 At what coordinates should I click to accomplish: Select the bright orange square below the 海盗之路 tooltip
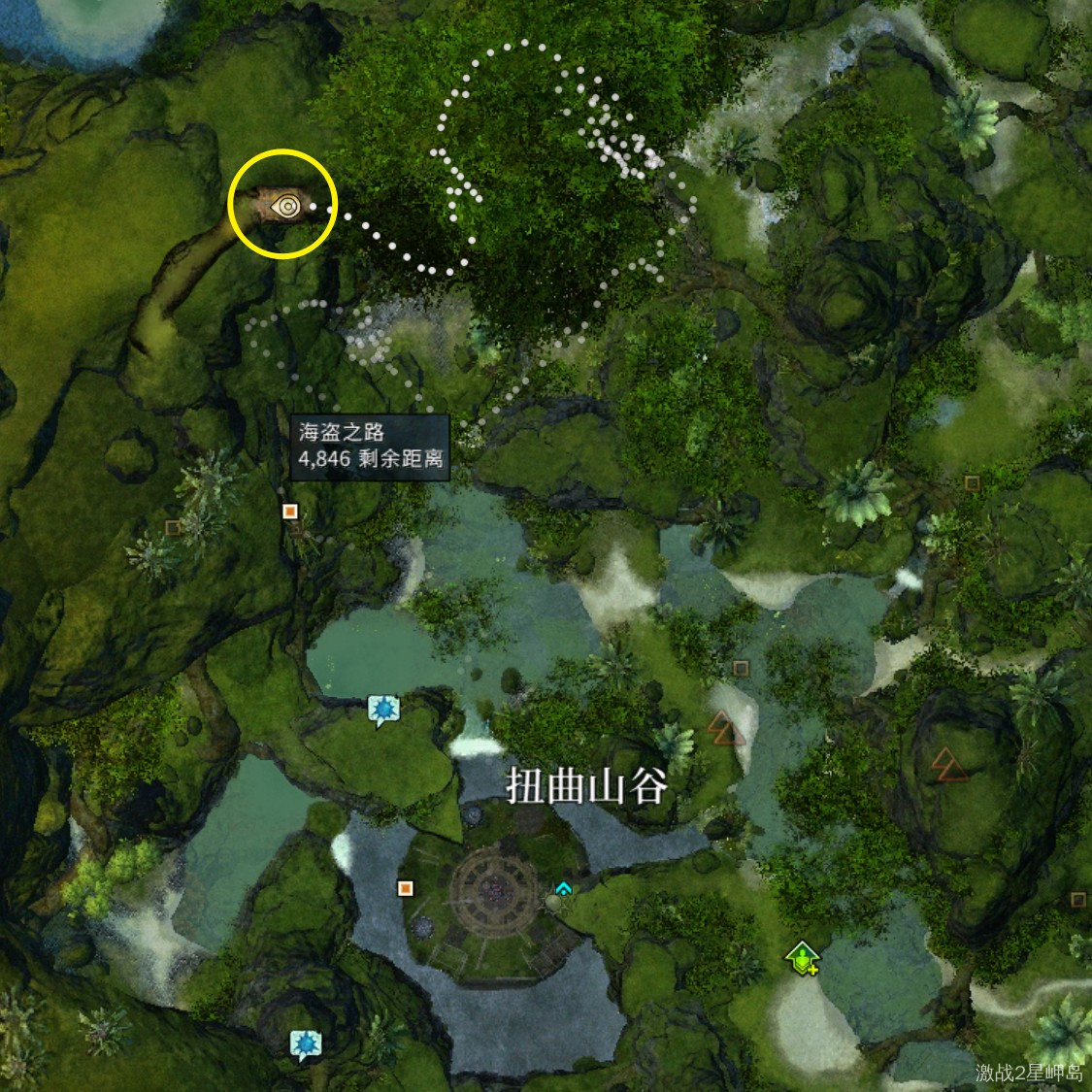[289, 511]
